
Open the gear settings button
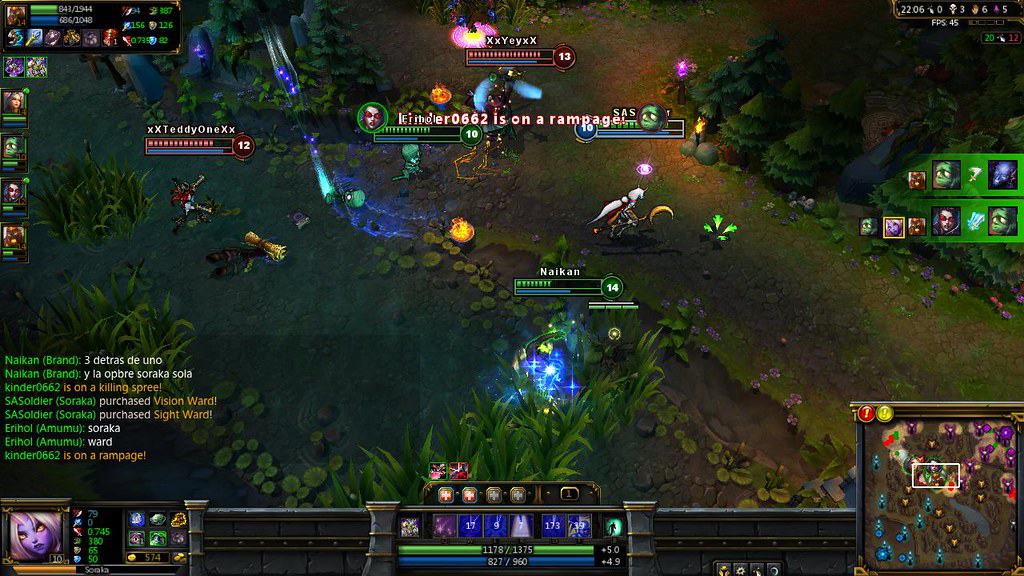741,569
